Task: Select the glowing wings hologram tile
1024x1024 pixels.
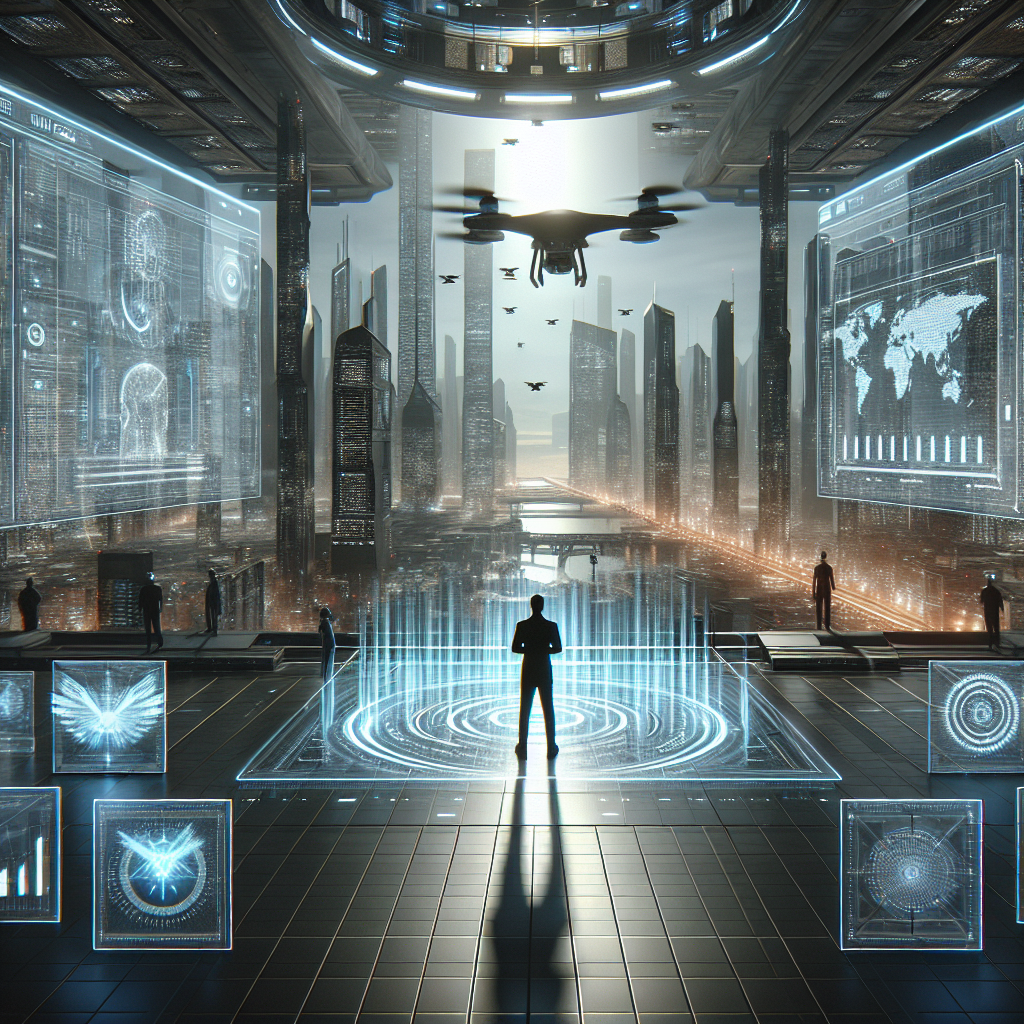Action: coord(108,715)
